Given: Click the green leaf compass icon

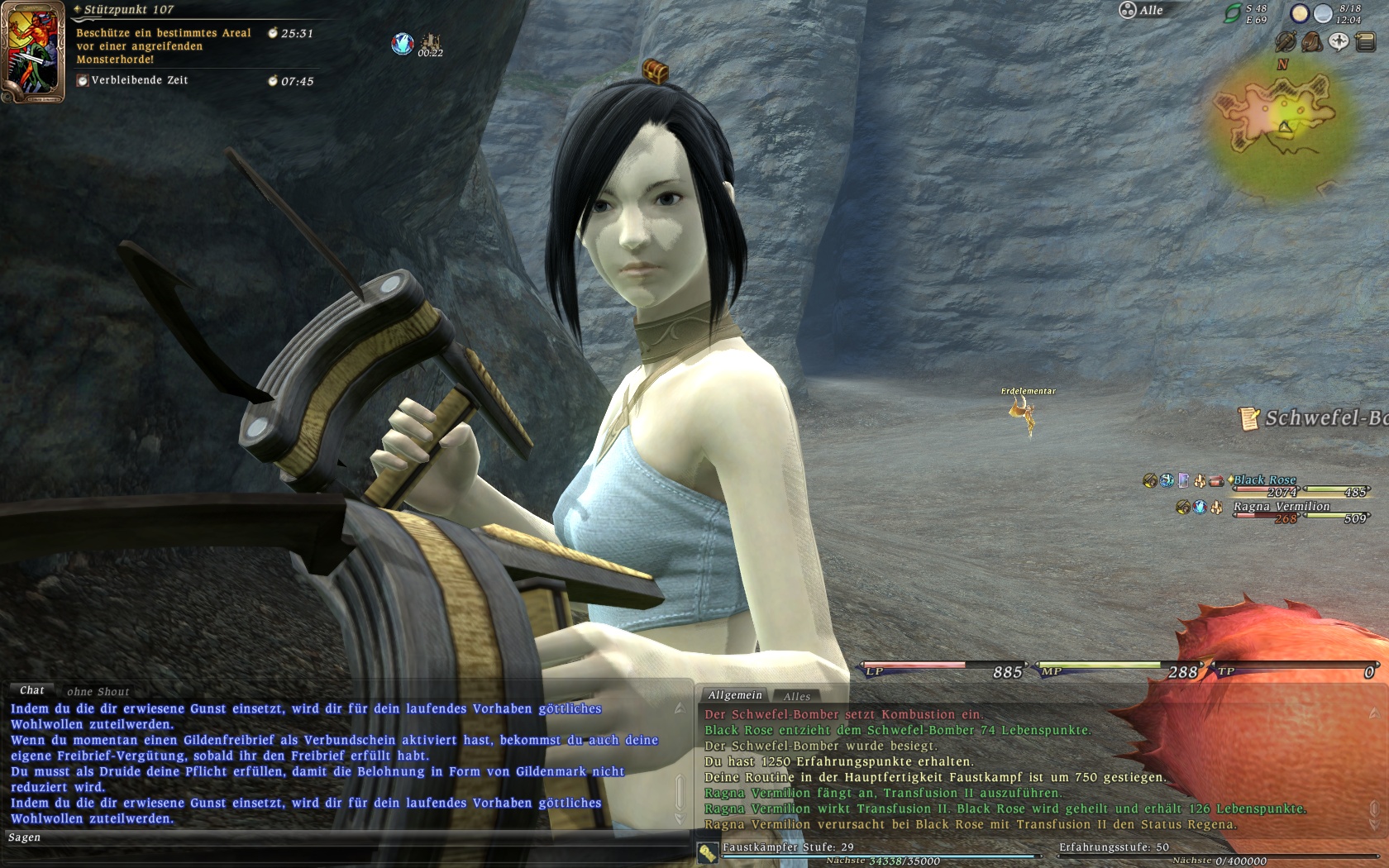Looking at the screenshot, I should (1233, 13).
